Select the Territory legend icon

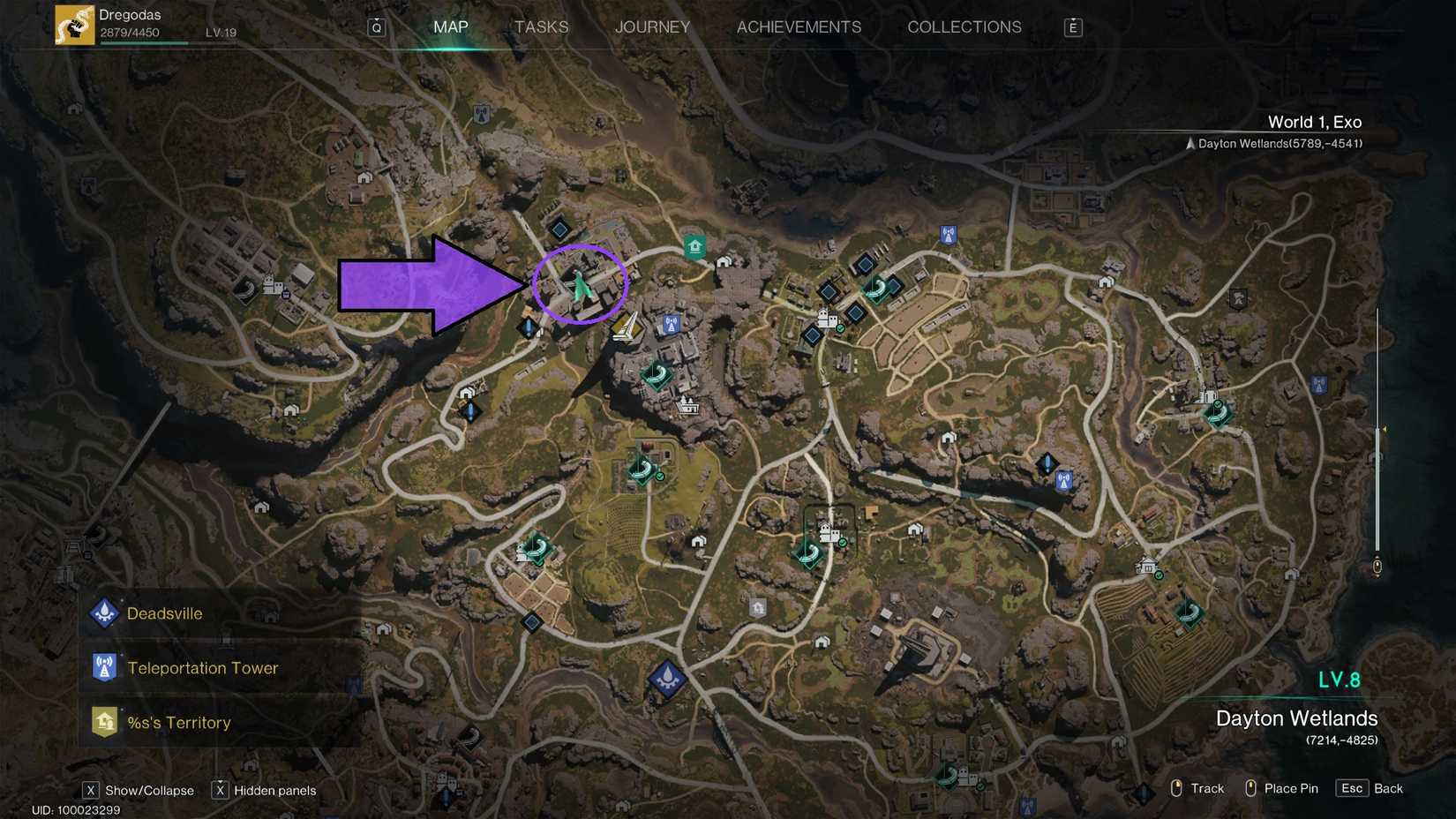[x=104, y=722]
